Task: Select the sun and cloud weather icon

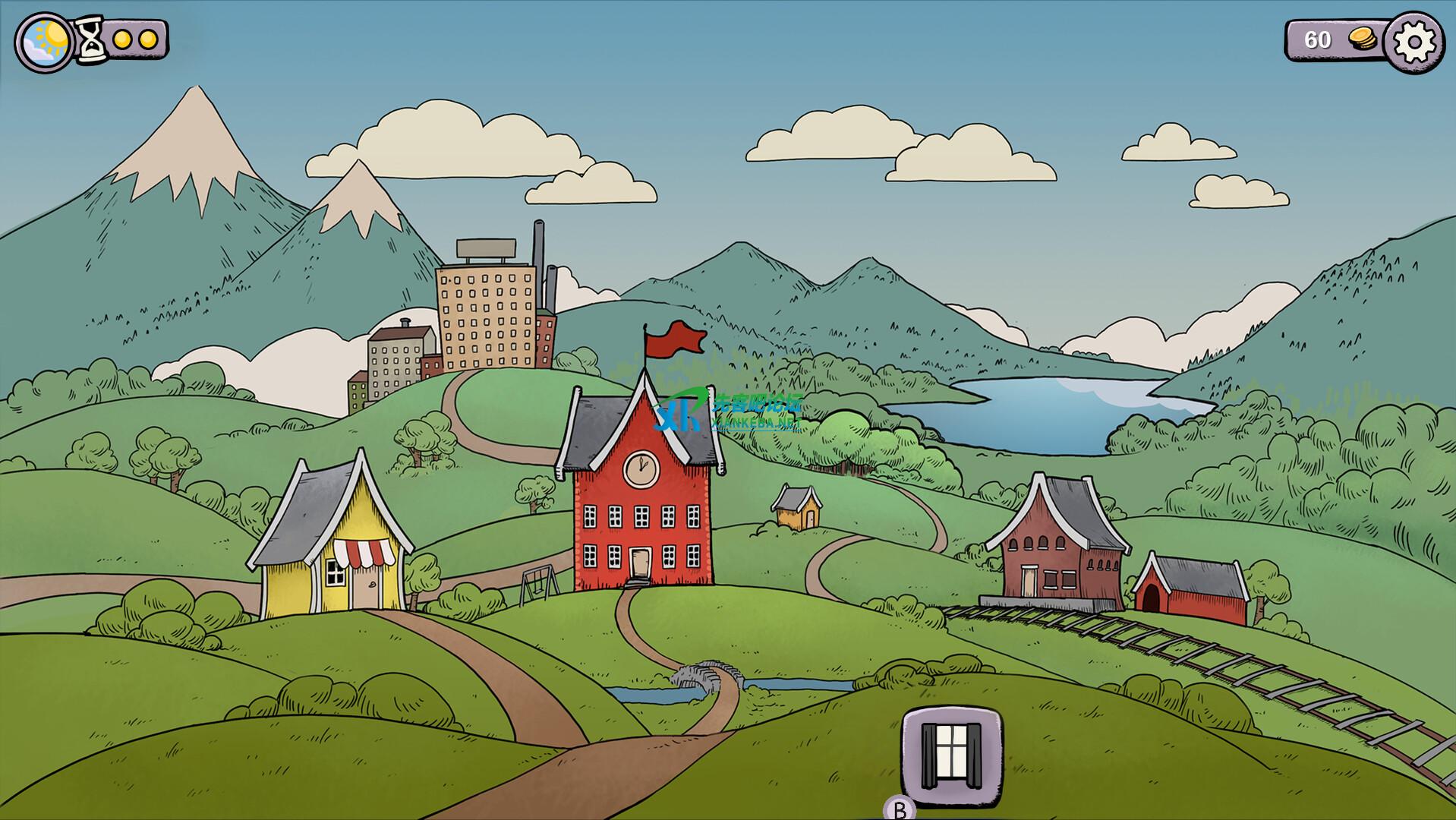Action: pos(45,42)
